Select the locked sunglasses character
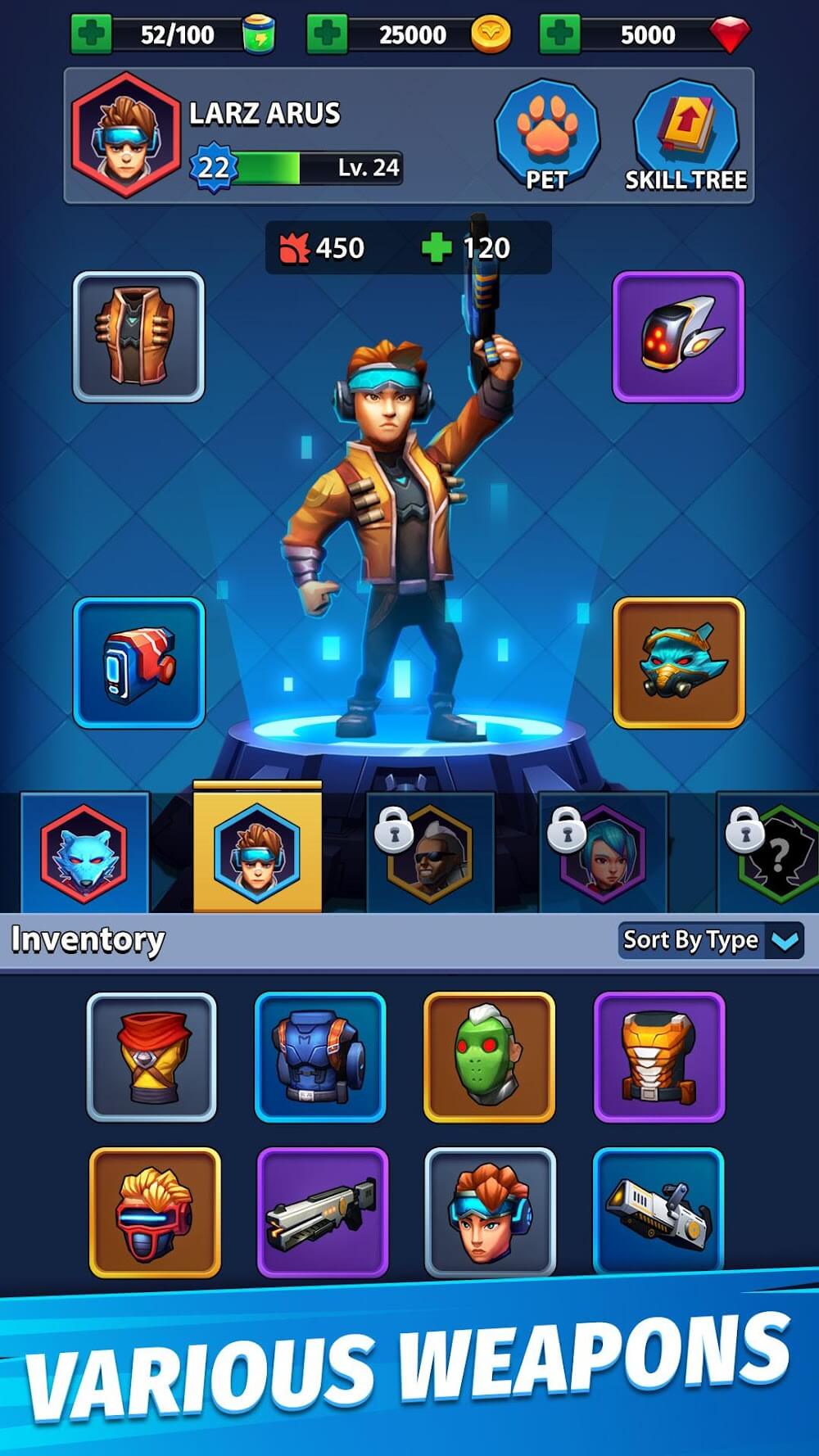Image resolution: width=819 pixels, height=1456 pixels. tap(430, 853)
